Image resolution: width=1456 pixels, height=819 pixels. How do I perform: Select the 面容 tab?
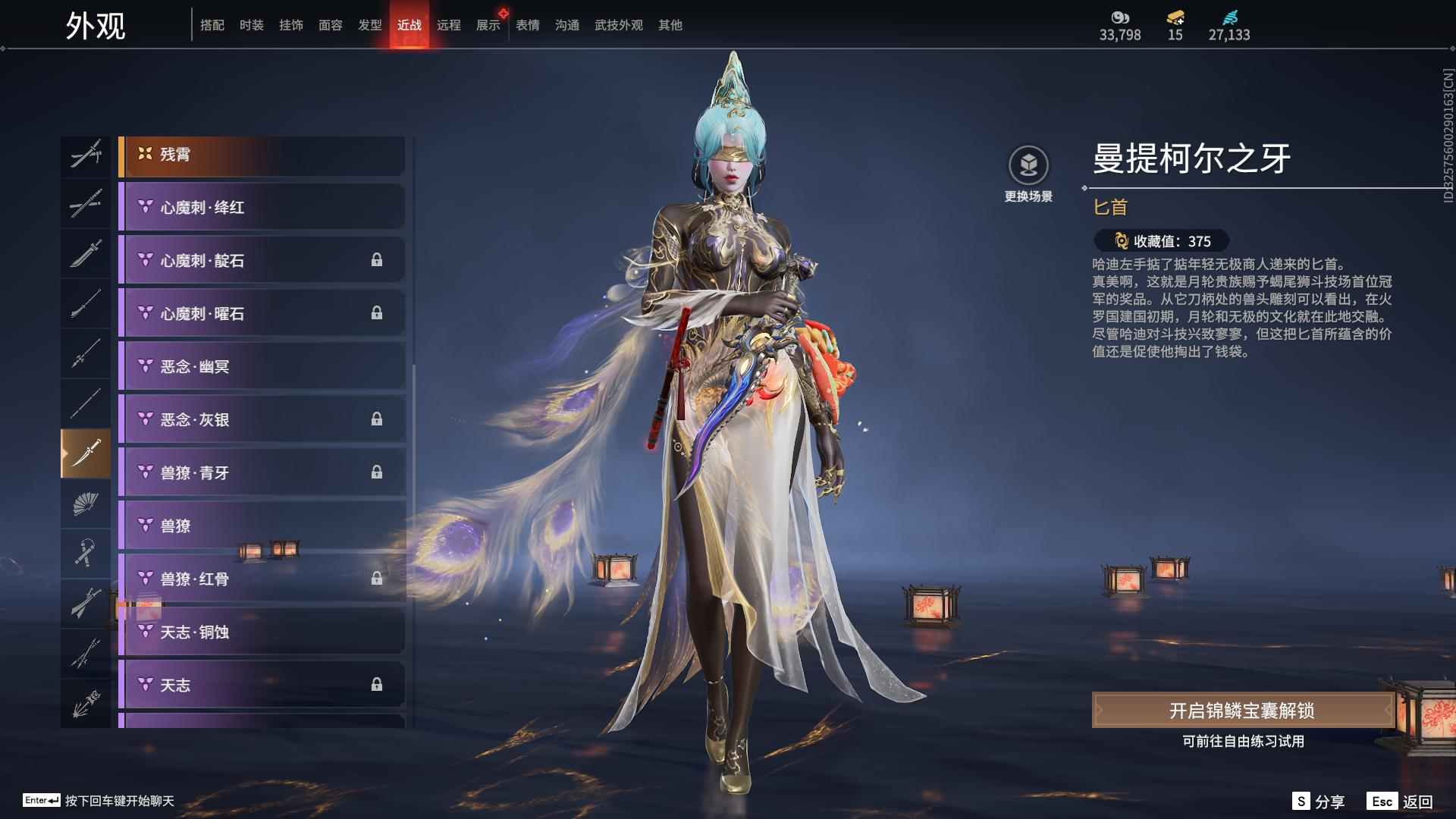tap(330, 25)
